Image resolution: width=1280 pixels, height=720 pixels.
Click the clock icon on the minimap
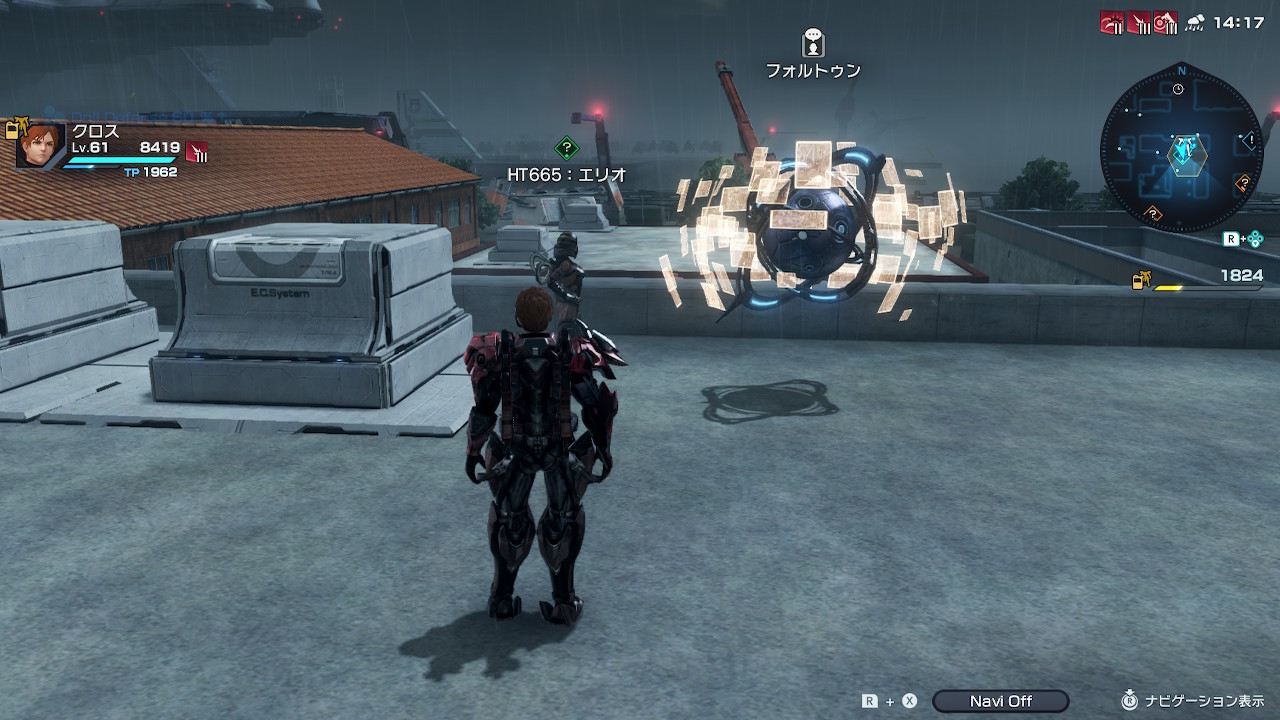(x=1178, y=89)
